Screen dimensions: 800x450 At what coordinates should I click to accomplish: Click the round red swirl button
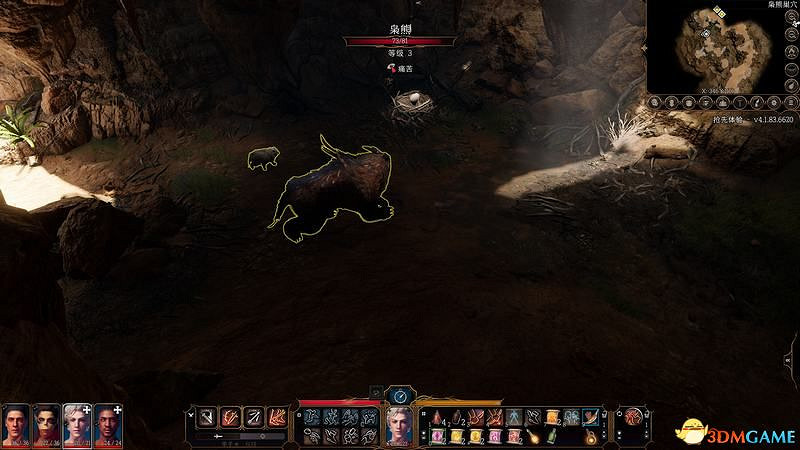point(631,417)
